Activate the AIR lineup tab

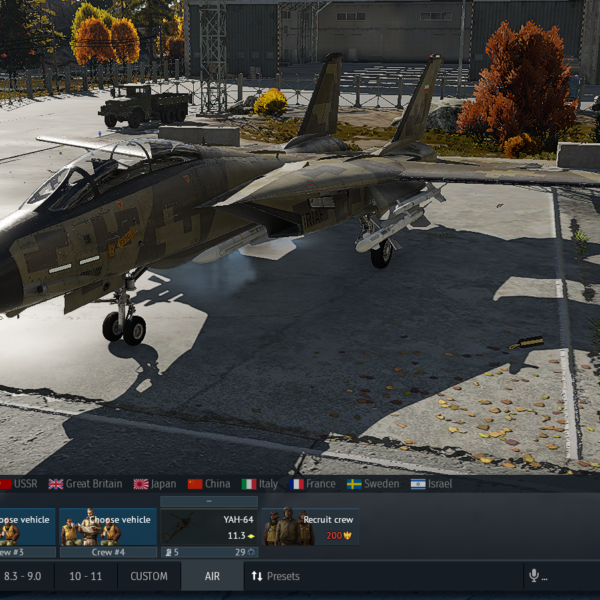coord(212,576)
